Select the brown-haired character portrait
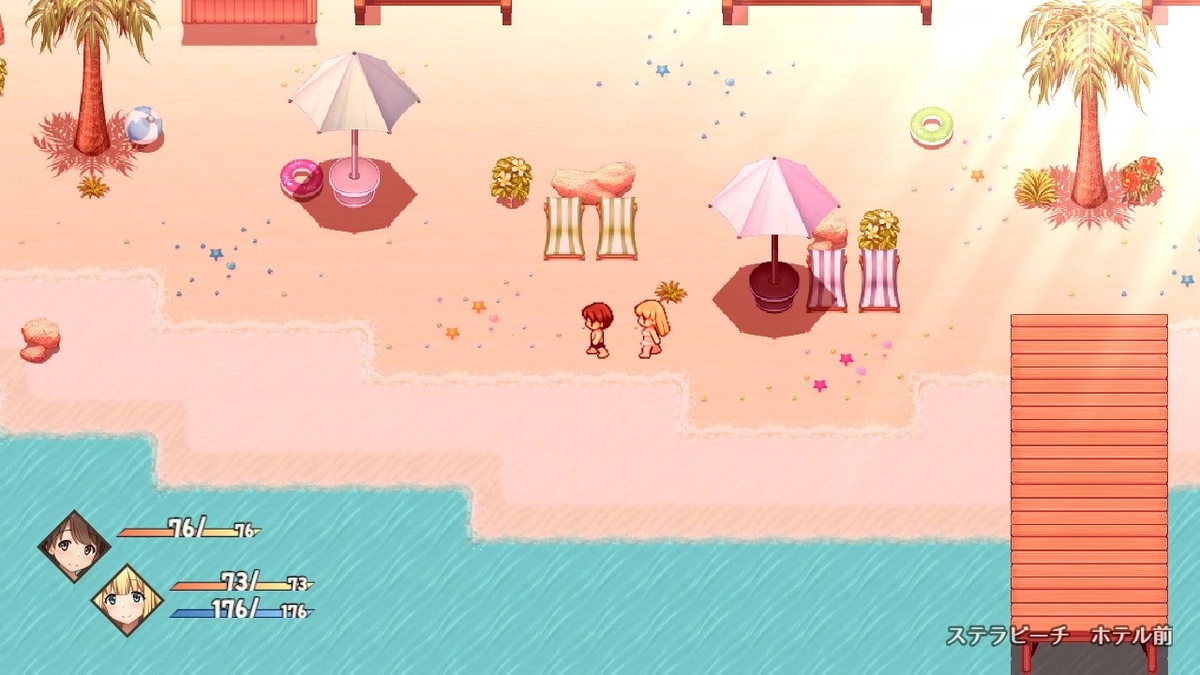The width and height of the screenshot is (1200, 675). pyautogui.click(x=74, y=546)
